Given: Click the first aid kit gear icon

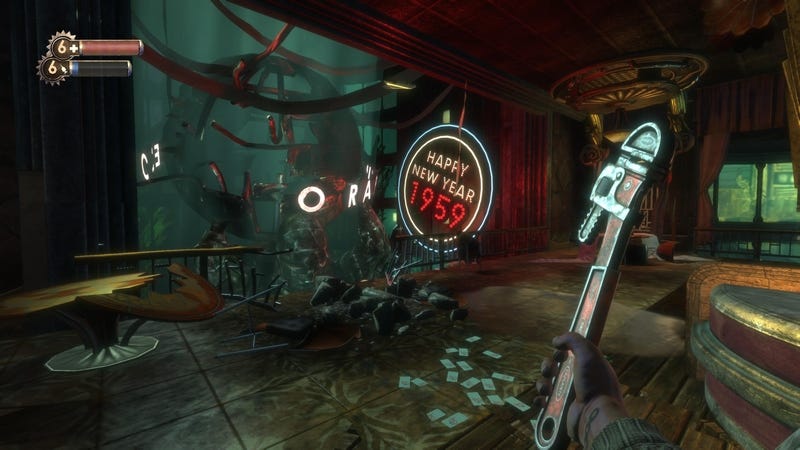Looking at the screenshot, I should click(63, 46).
